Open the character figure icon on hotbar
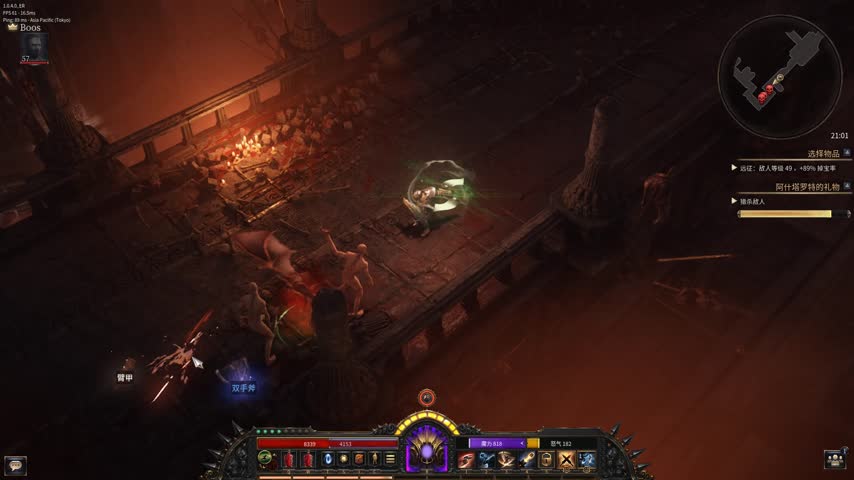854x480 pixels. coord(374,459)
